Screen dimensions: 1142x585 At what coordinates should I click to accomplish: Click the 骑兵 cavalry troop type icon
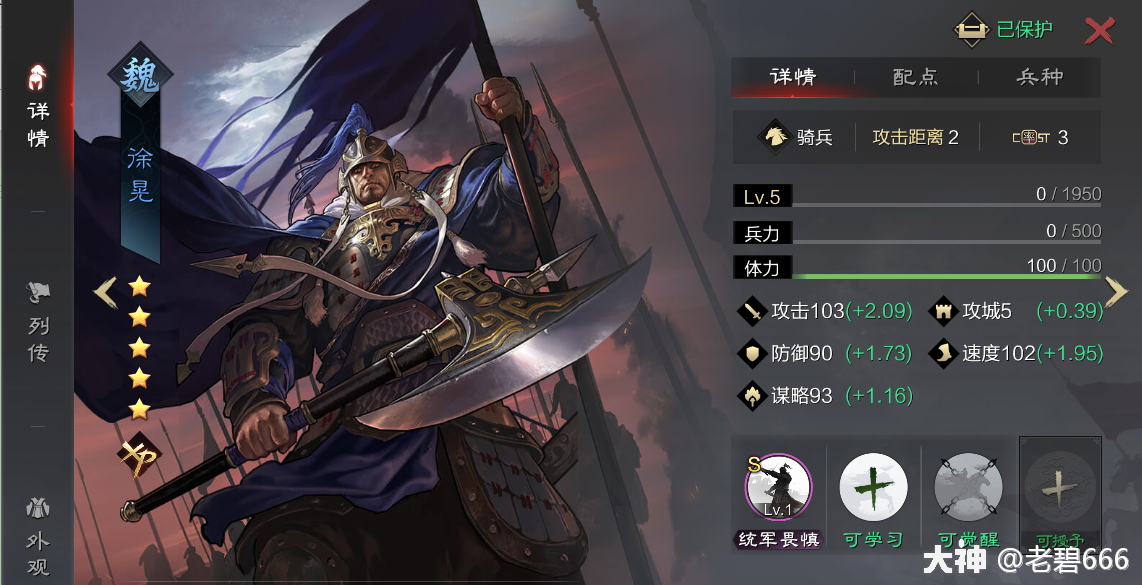(x=775, y=137)
